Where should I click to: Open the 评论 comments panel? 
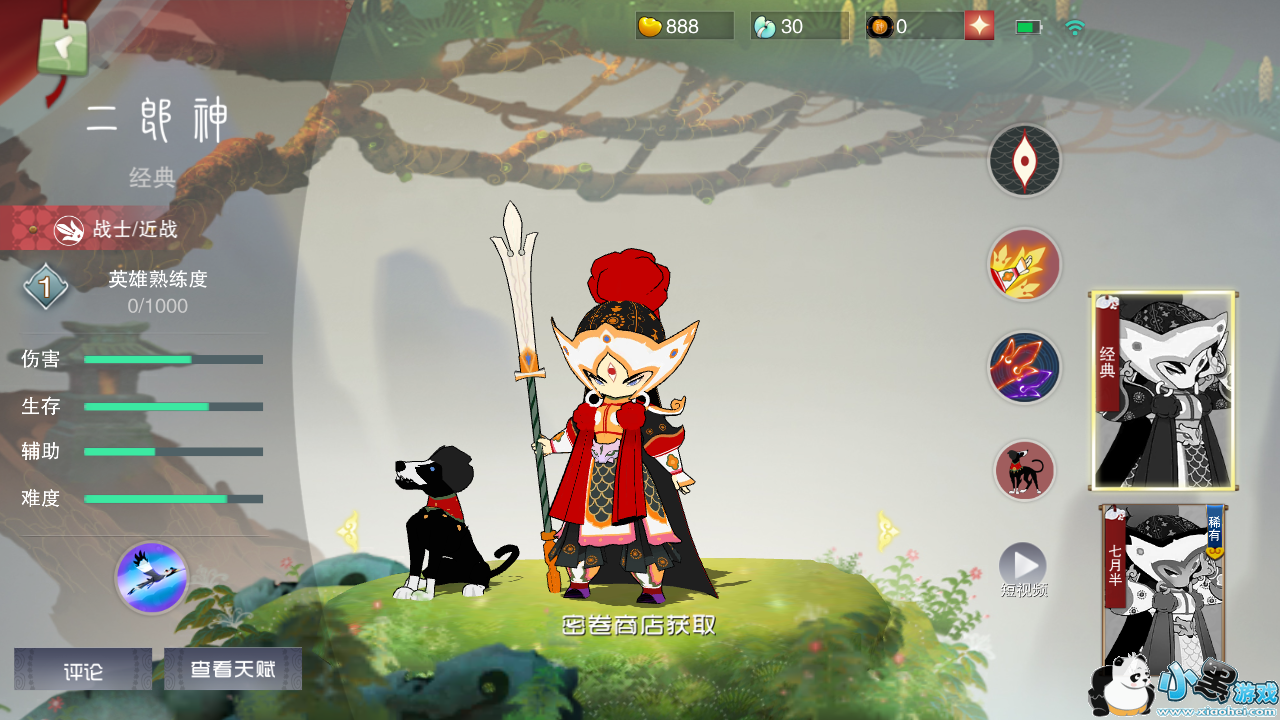[83, 669]
